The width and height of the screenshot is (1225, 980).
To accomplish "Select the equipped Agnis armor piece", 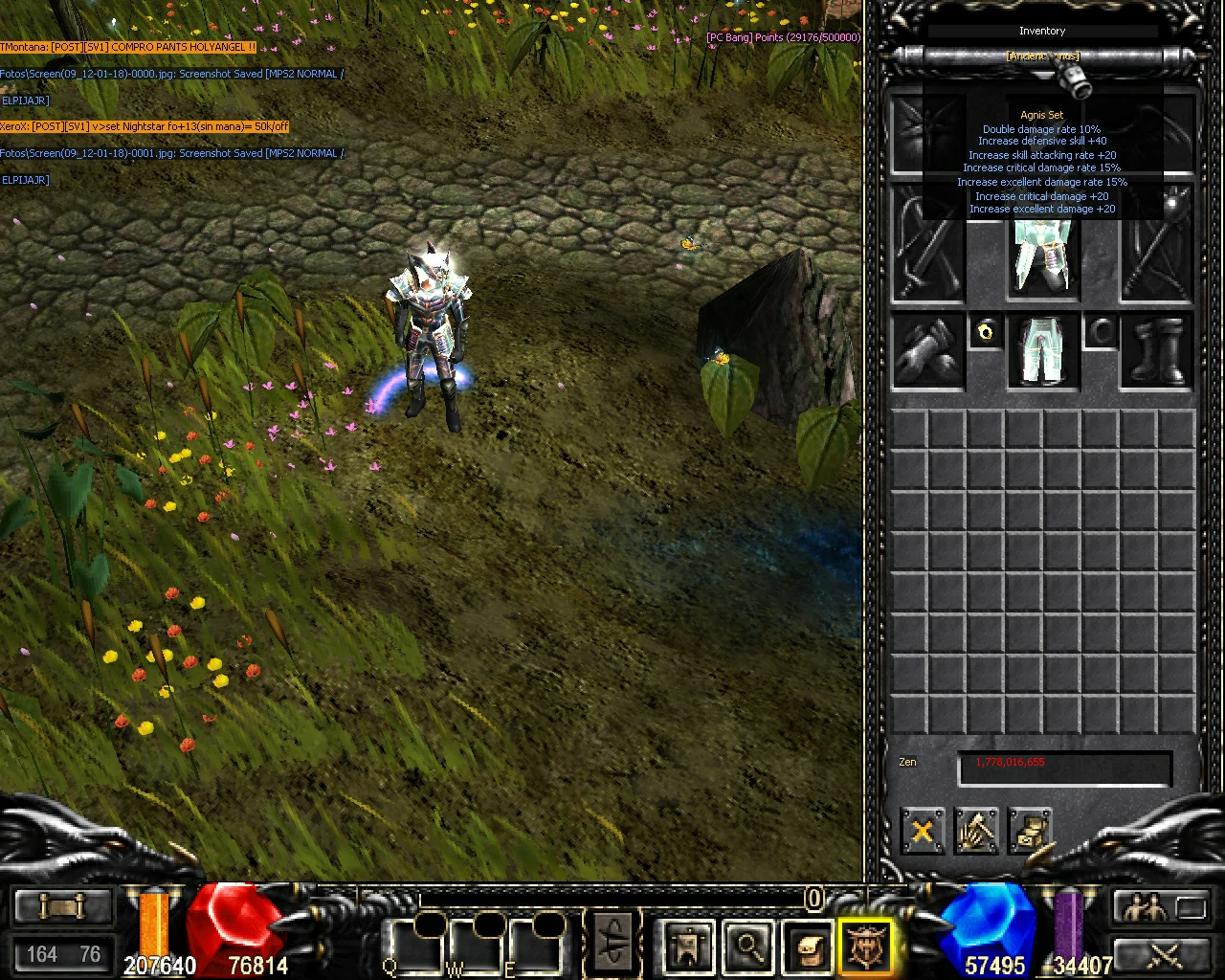I will pos(1043,258).
